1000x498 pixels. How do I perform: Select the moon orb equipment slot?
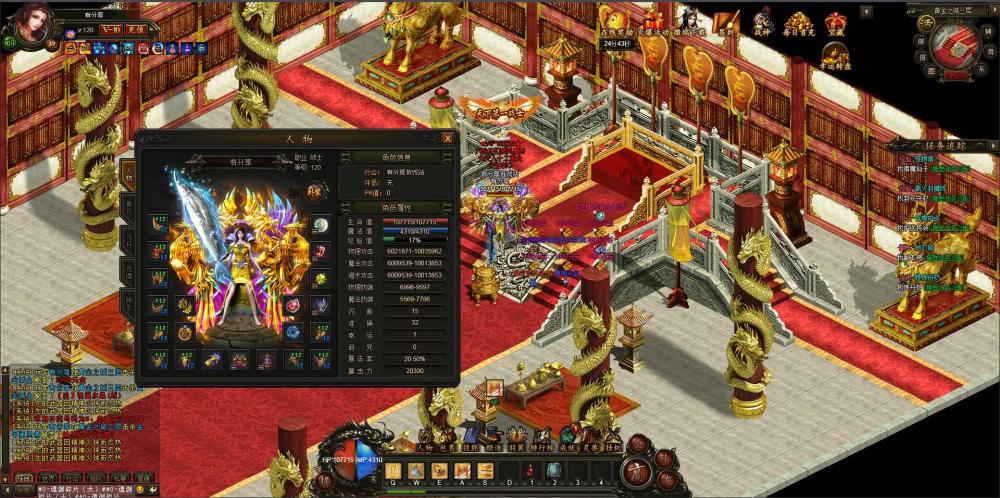pos(320,224)
